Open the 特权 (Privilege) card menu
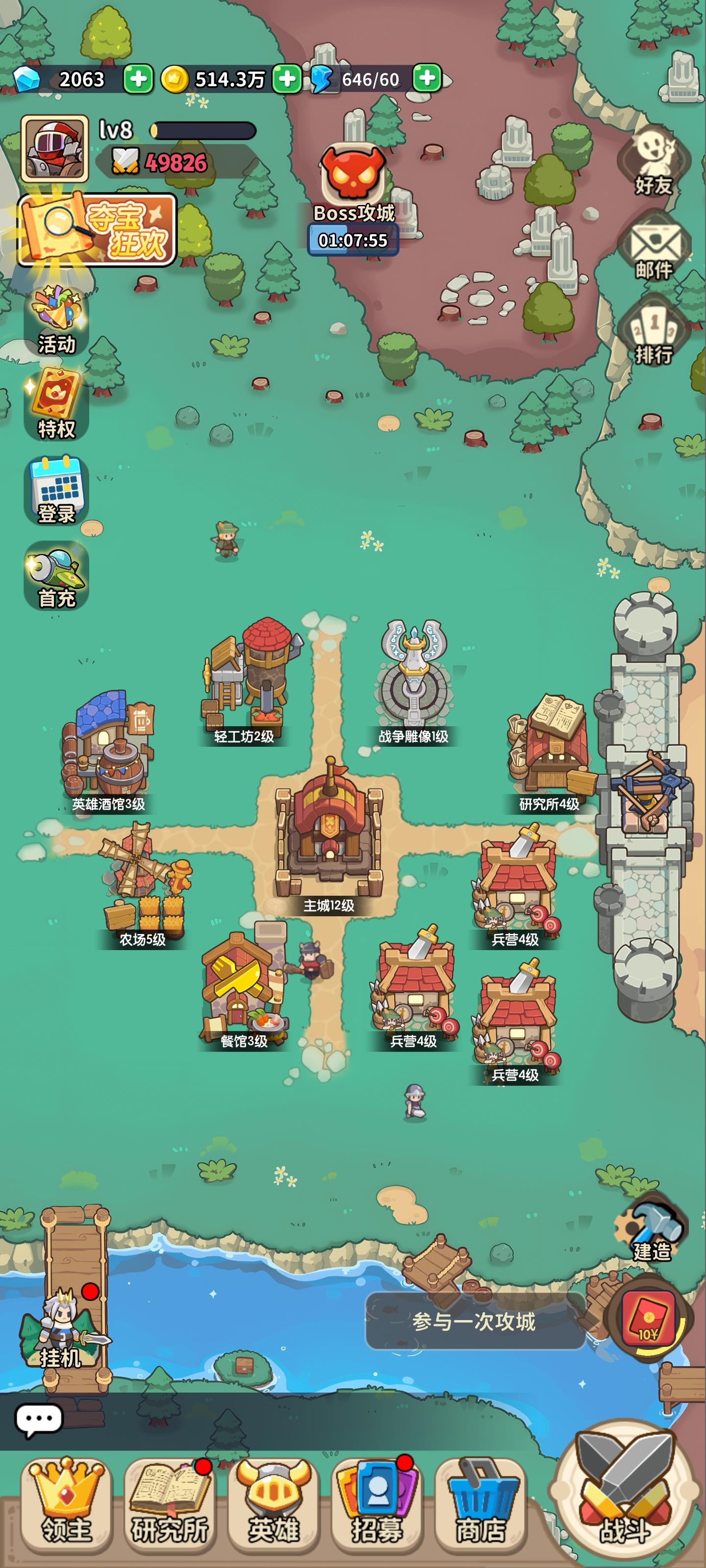Screen dimensions: 706x1568 point(53,402)
